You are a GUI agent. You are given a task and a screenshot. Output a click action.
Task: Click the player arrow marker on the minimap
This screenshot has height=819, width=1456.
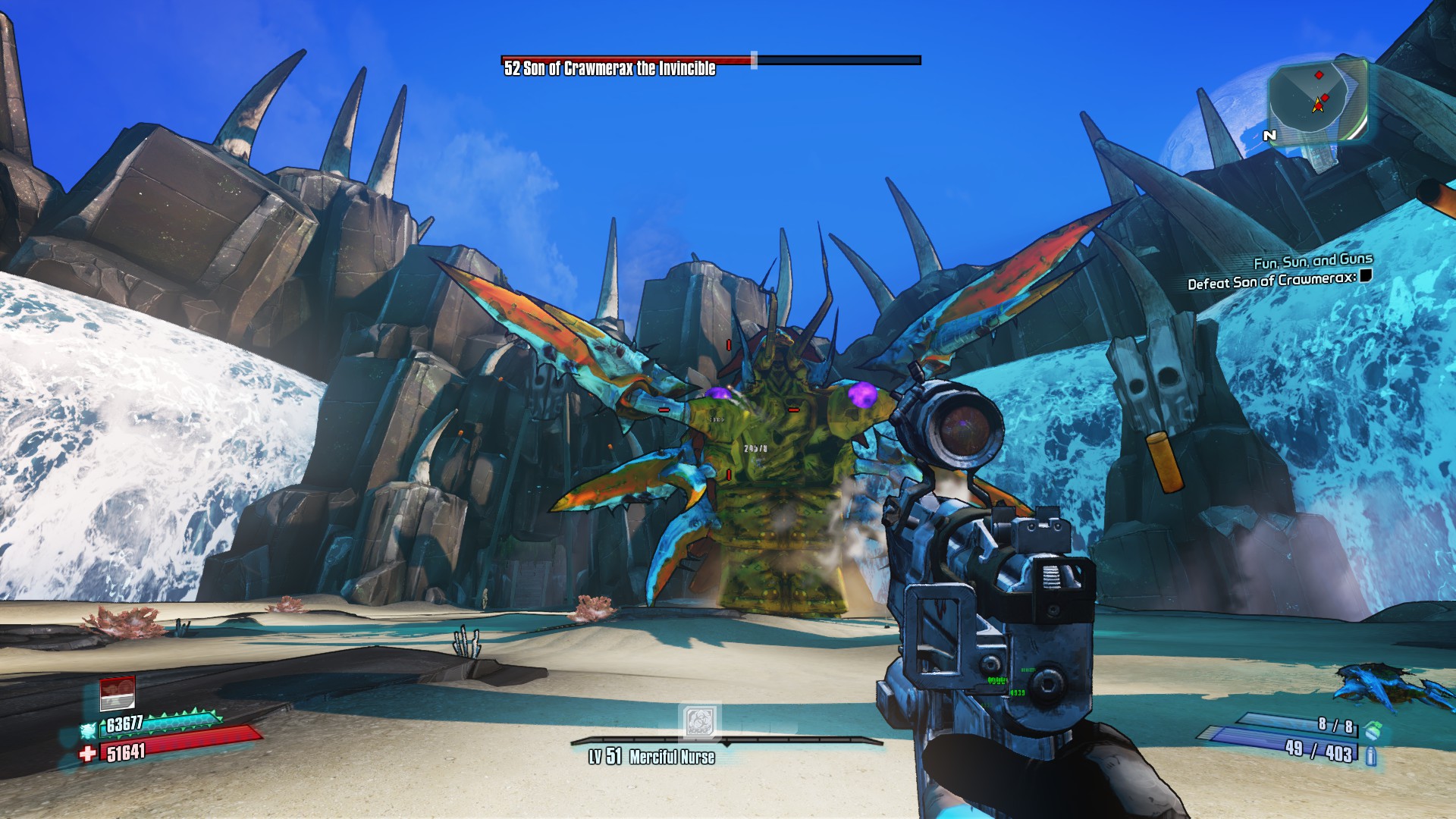(x=1316, y=106)
